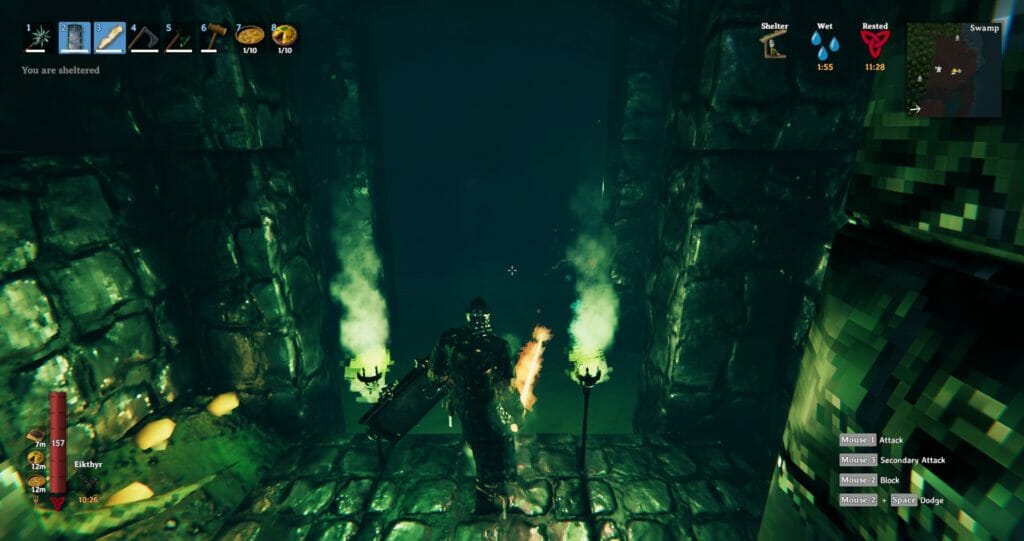Image resolution: width=1024 pixels, height=541 pixels.
Task: Select the green-bladed tool in hotbar slot 5
Action: (x=180, y=38)
